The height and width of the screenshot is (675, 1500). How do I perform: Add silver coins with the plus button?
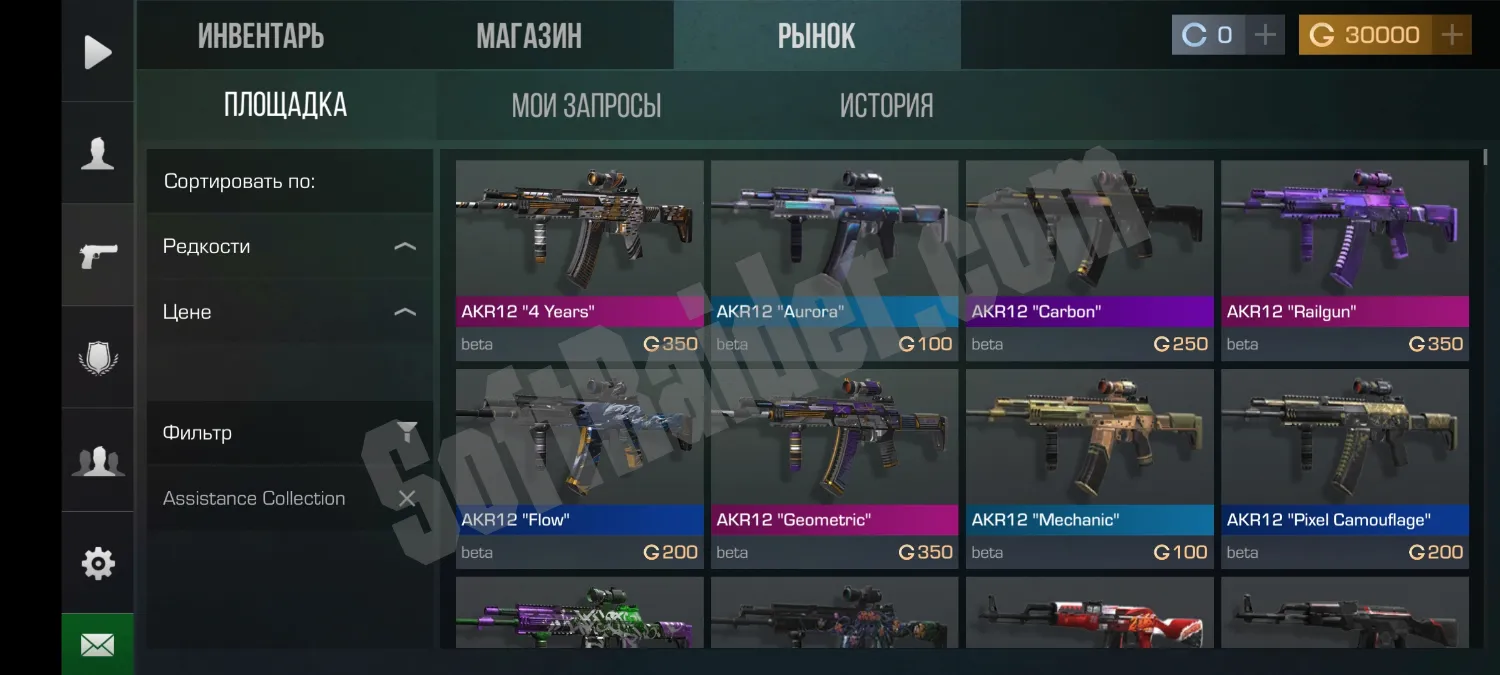1265,35
